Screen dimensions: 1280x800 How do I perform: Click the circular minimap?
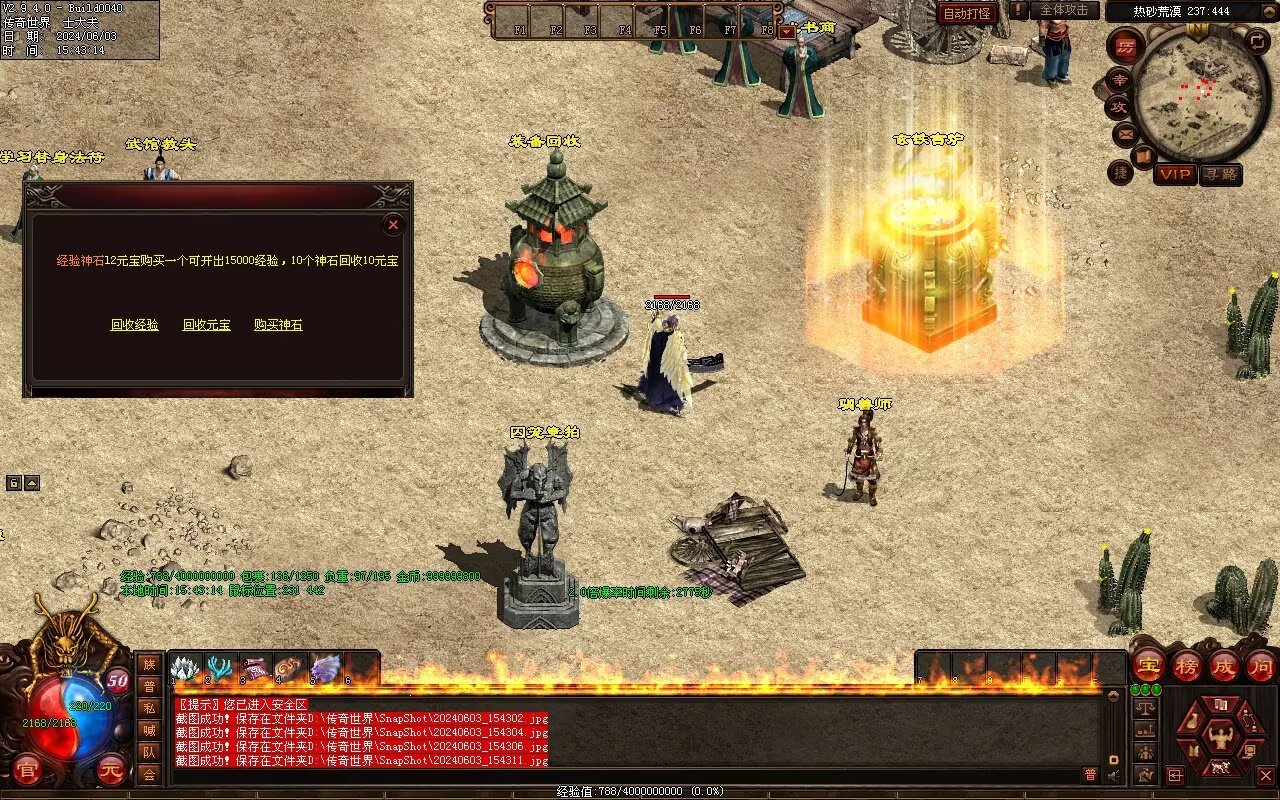(x=1201, y=93)
